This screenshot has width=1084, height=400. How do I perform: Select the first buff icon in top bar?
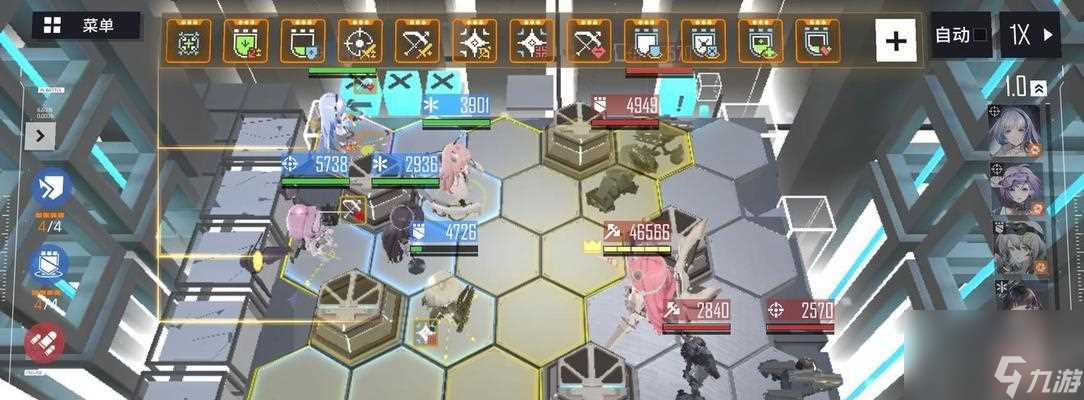click(x=188, y=41)
